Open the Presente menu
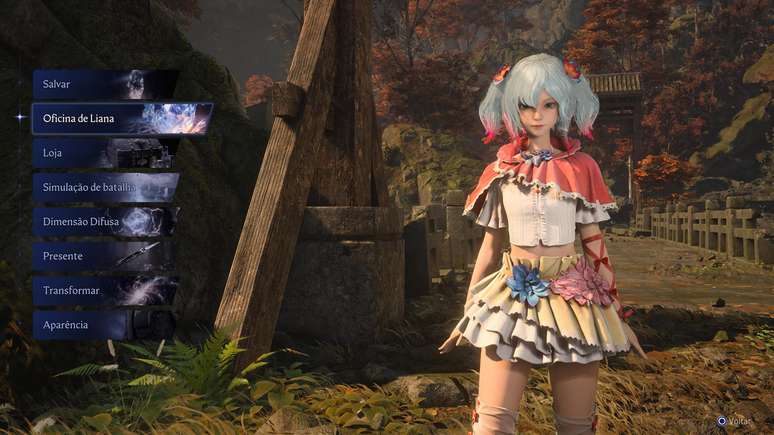Image resolution: width=774 pixels, height=435 pixels. 105,256
